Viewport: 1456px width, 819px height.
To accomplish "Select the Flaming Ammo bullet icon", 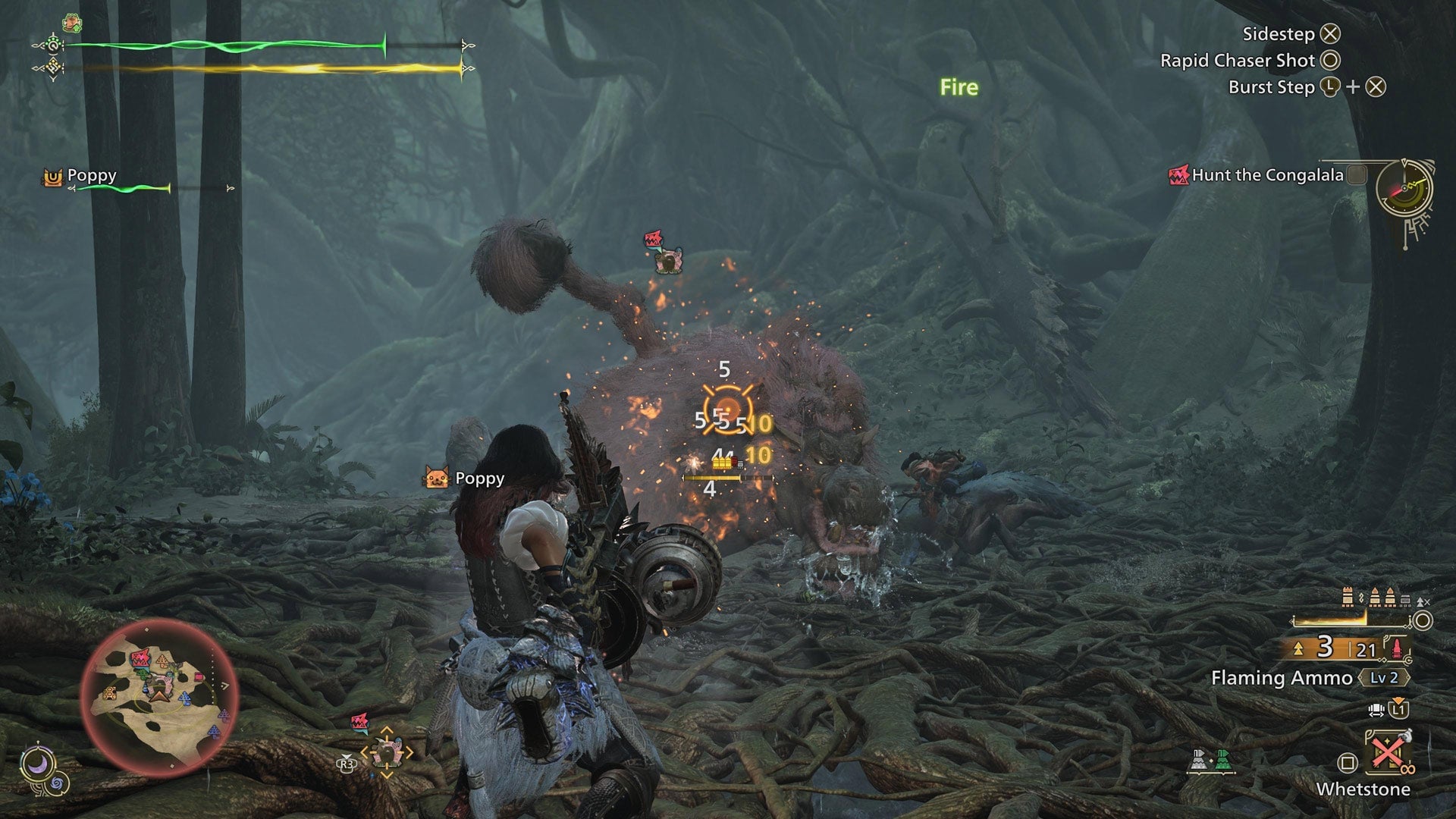I will [x=1397, y=648].
